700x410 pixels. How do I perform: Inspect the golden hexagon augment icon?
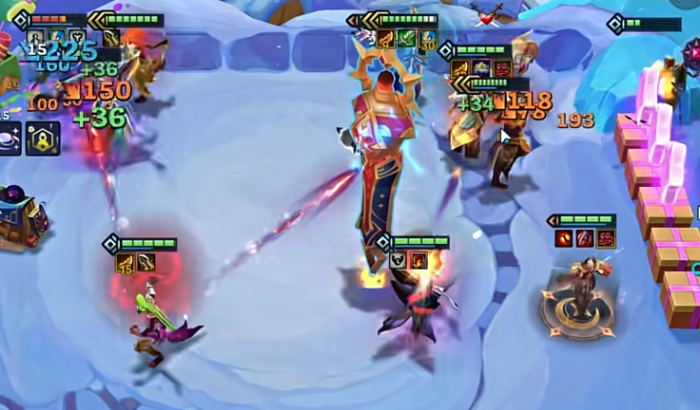(43, 139)
